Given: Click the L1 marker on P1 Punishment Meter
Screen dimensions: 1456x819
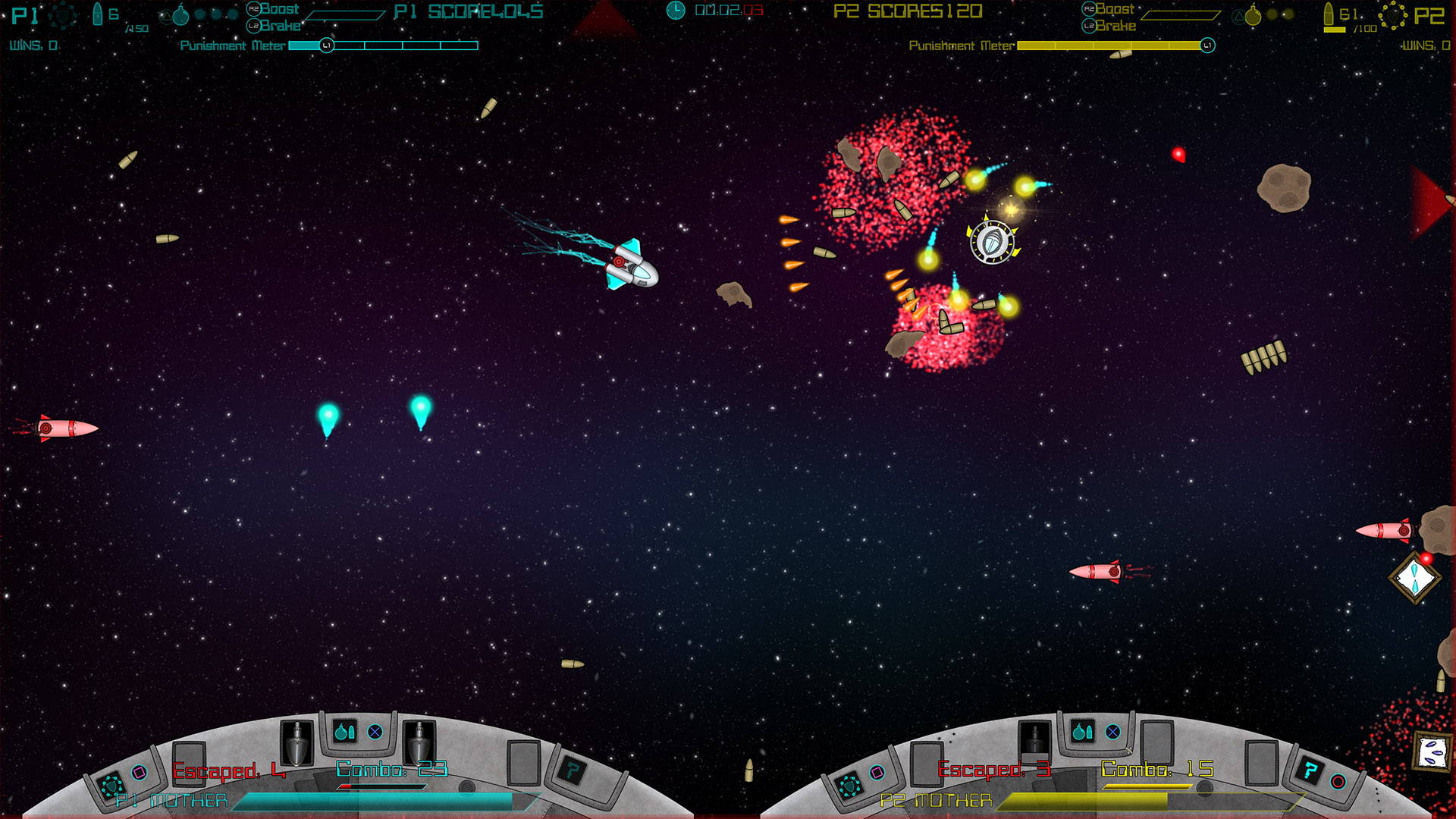Looking at the screenshot, I should tap(326, 45).
